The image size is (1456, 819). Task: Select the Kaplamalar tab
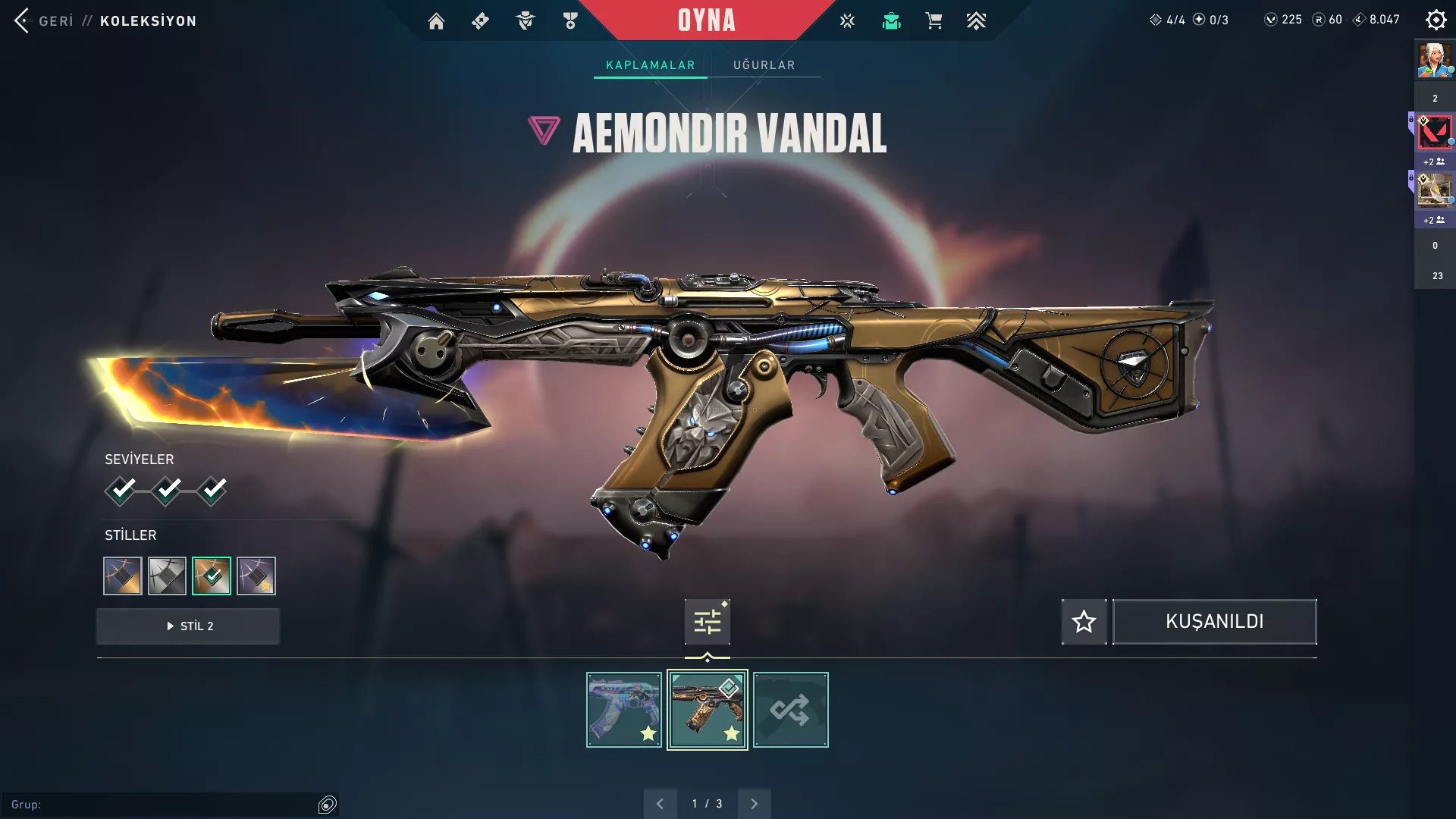click(x=650, y=65)
